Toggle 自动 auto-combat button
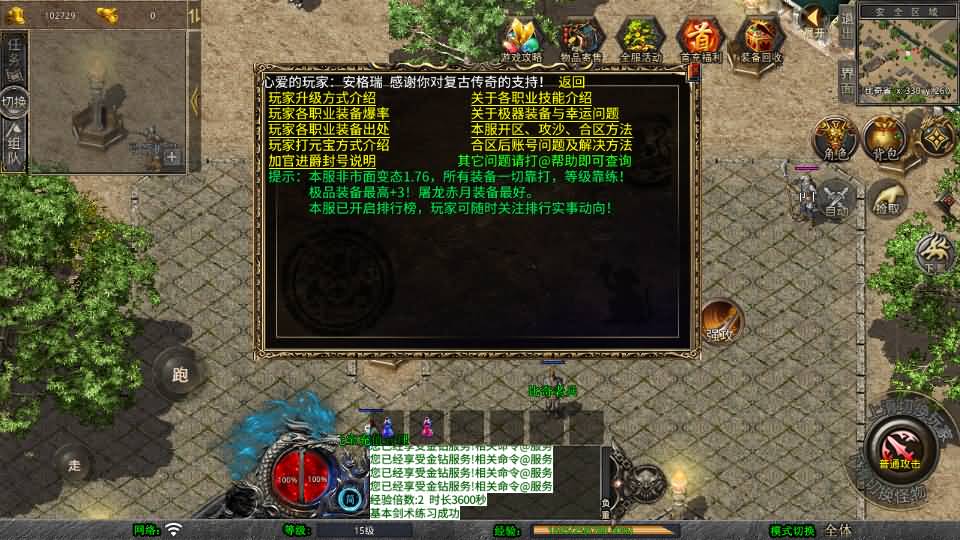 [837, 198]
